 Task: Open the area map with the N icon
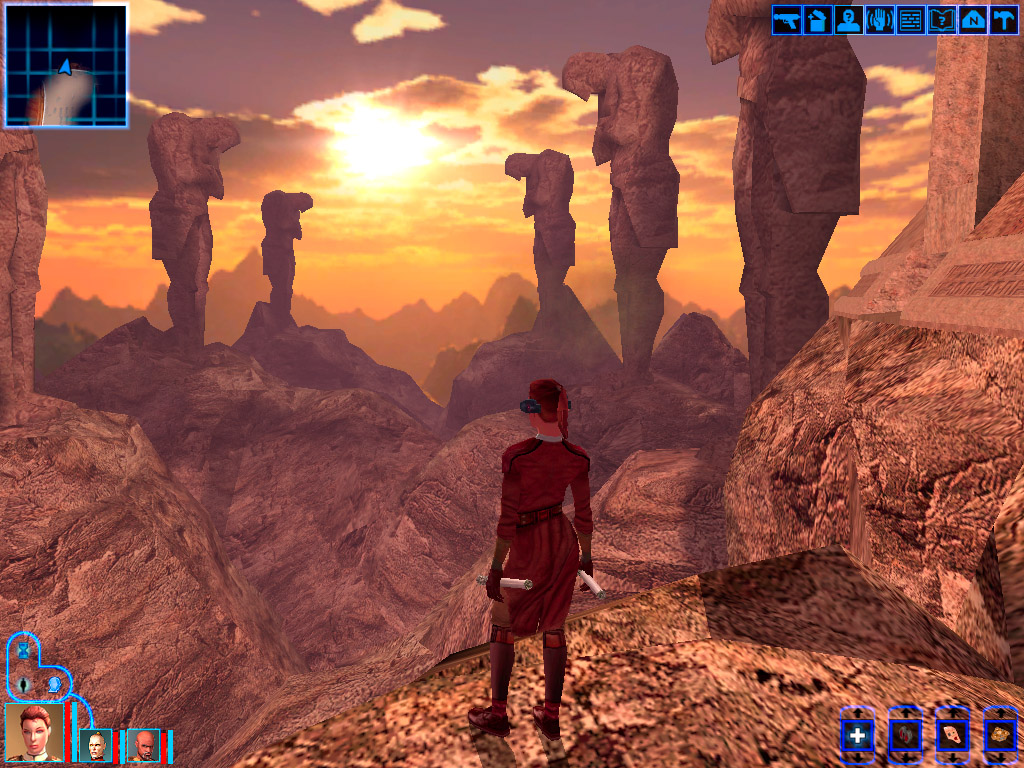pos(972,20)
